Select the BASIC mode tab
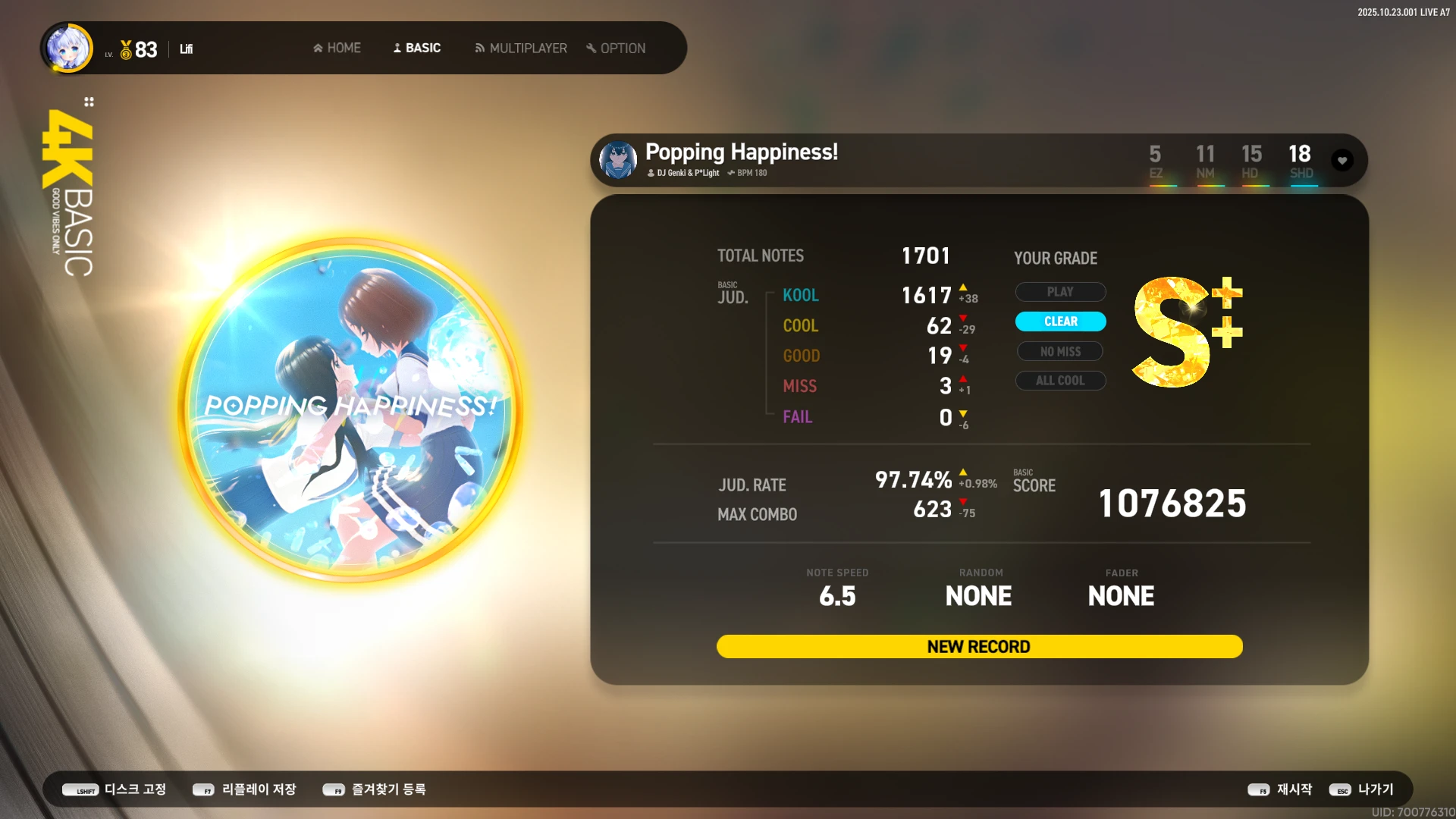Screen dimensions: 1456x819 (x=416, y=48)
